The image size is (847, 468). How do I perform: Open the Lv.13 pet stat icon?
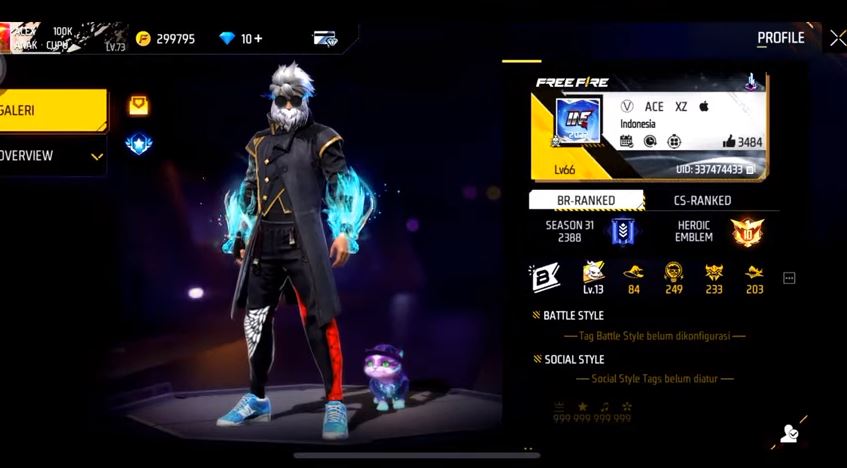point(594,277)
